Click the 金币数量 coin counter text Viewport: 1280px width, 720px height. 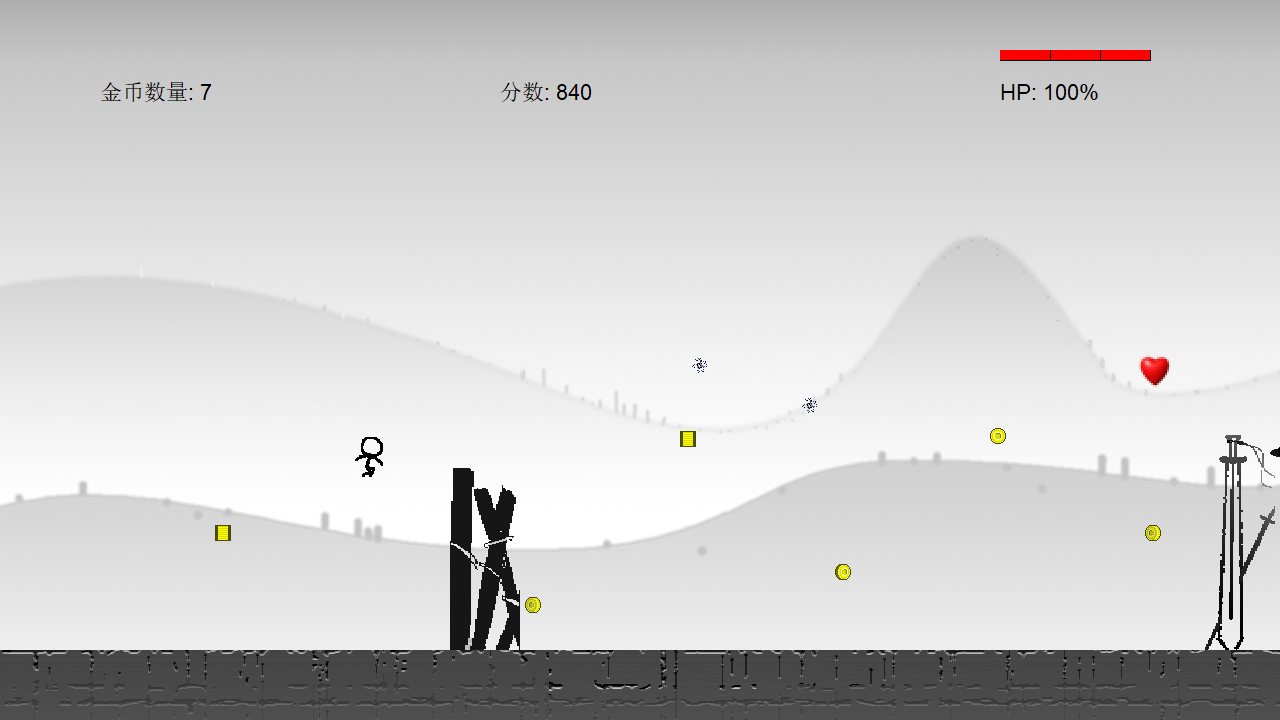(x=157, y=92)
